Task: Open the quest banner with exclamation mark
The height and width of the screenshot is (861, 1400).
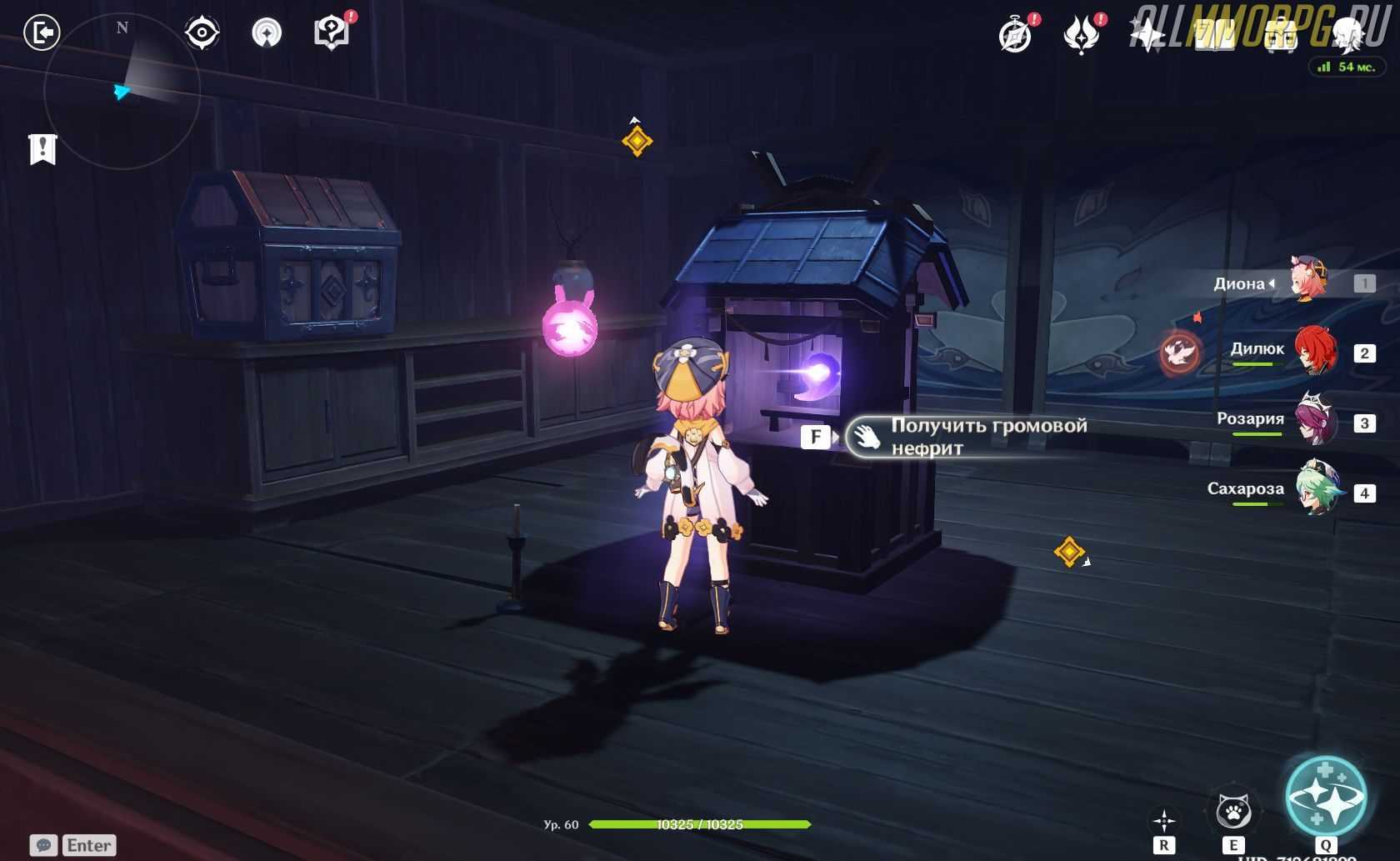Action: (42, 149)
